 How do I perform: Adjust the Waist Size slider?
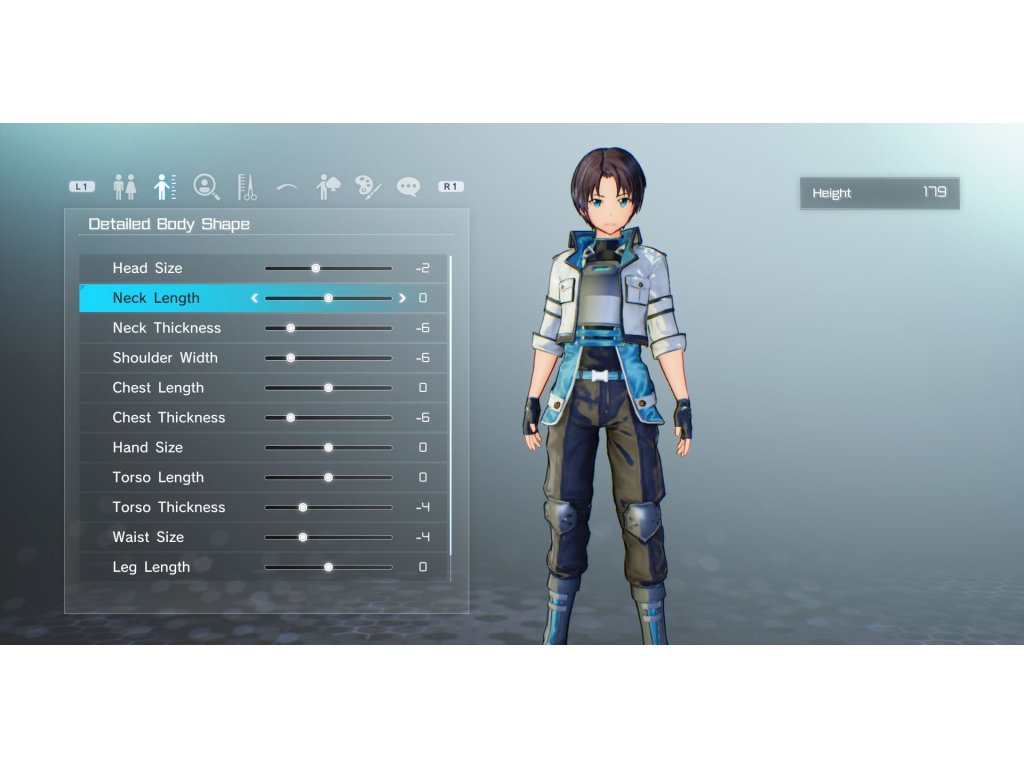[x=303, y=538]
